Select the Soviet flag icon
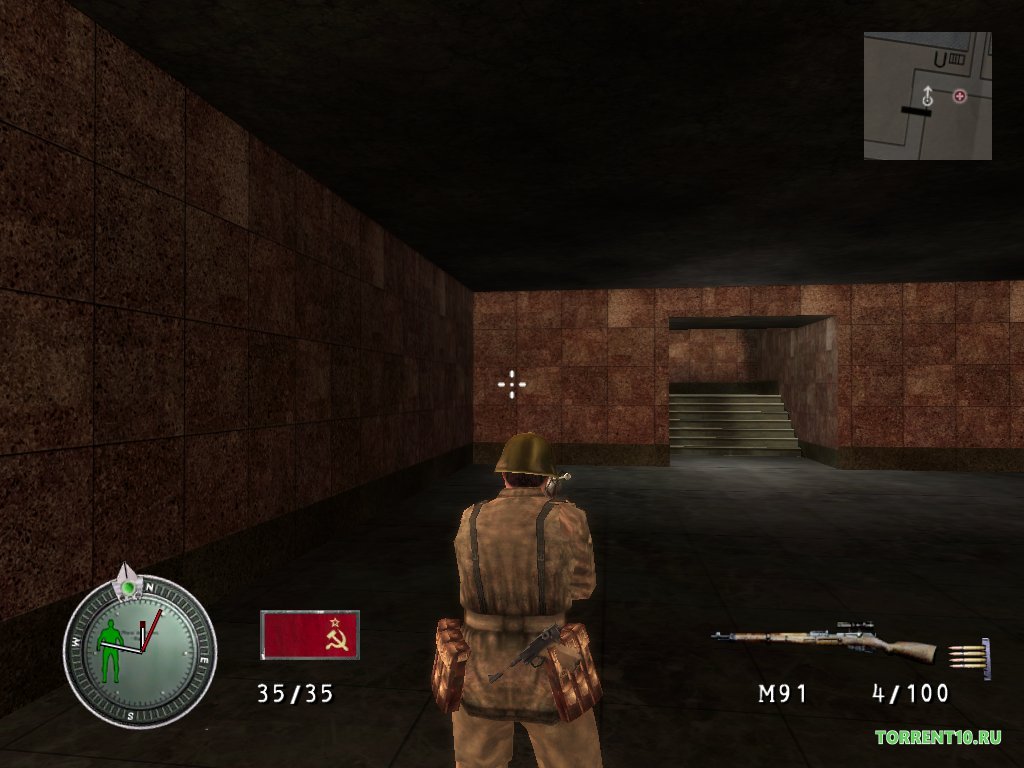Viewport: 1024px width, 768px height. pos(310,635)
